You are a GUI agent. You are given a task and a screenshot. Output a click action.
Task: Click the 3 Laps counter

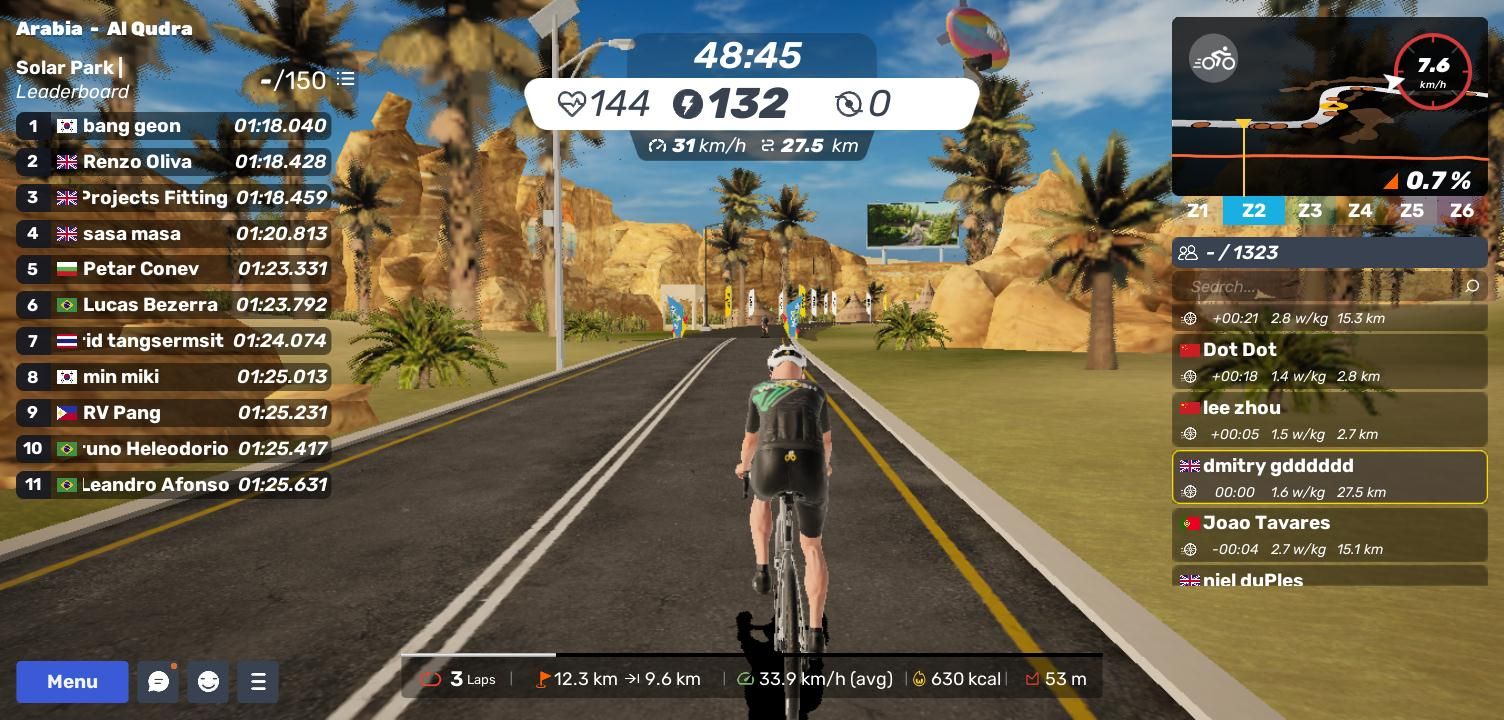coord(459,679)
